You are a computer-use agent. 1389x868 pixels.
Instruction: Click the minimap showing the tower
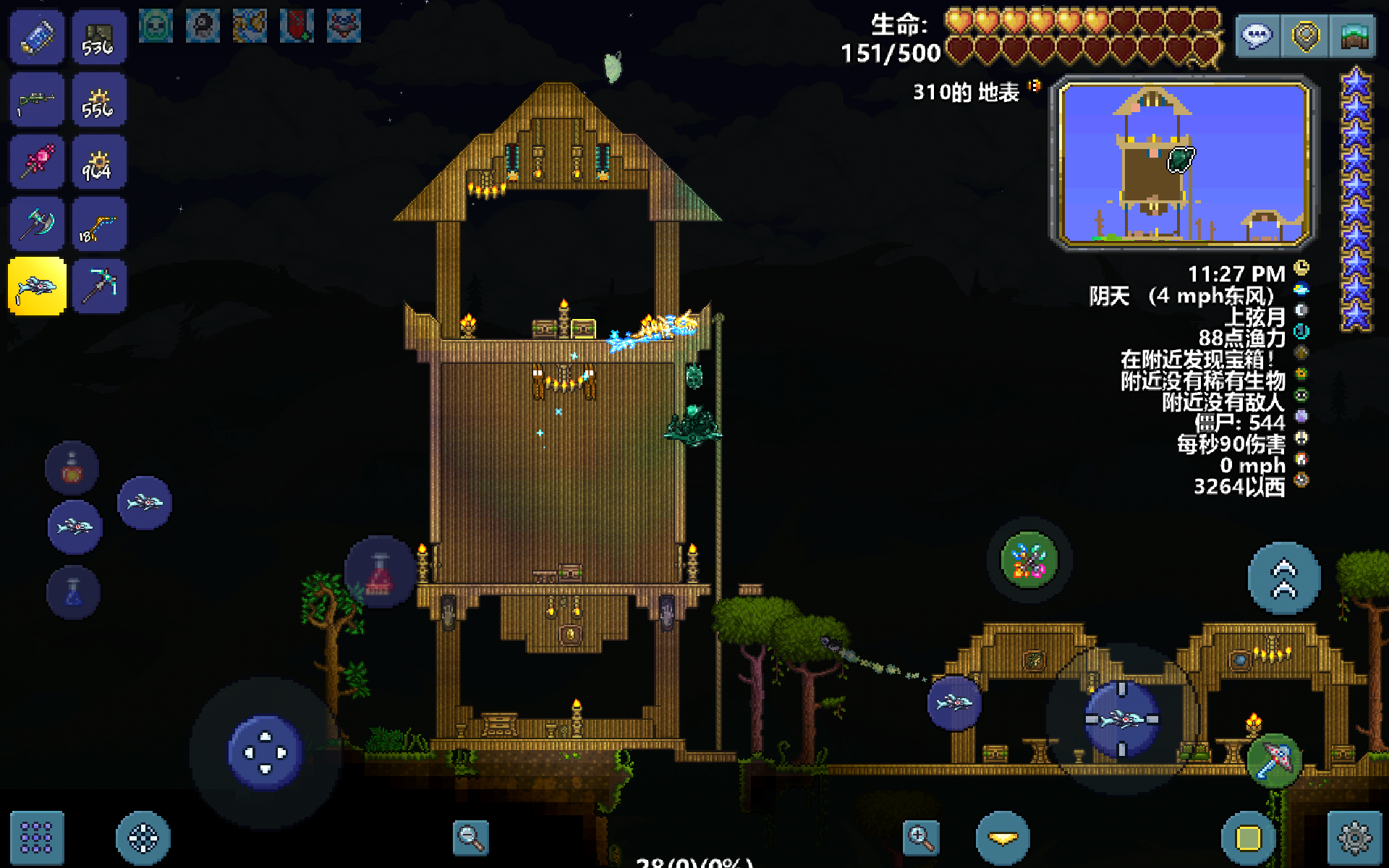tap(1183, 163)
